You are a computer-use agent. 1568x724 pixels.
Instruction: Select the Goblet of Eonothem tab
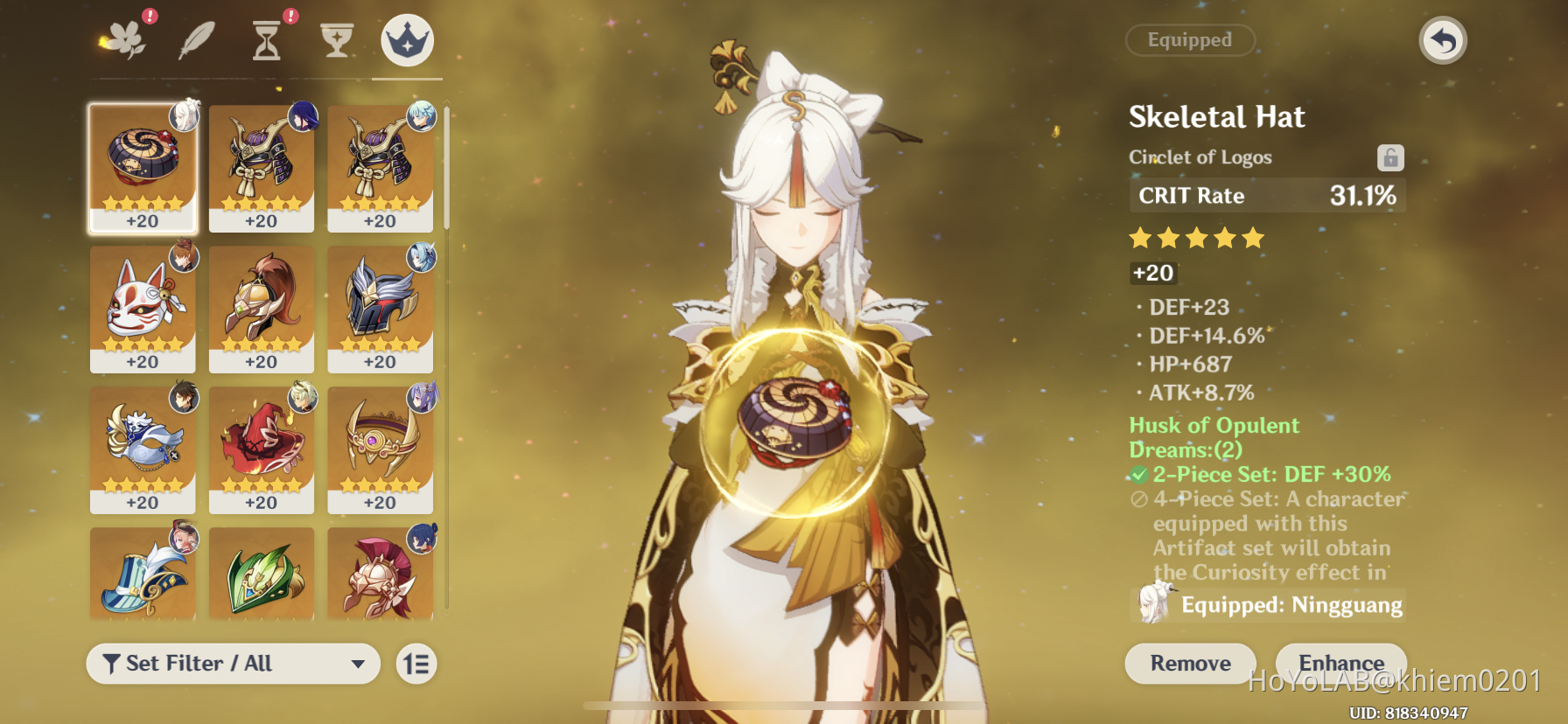(x=339, y=39)
